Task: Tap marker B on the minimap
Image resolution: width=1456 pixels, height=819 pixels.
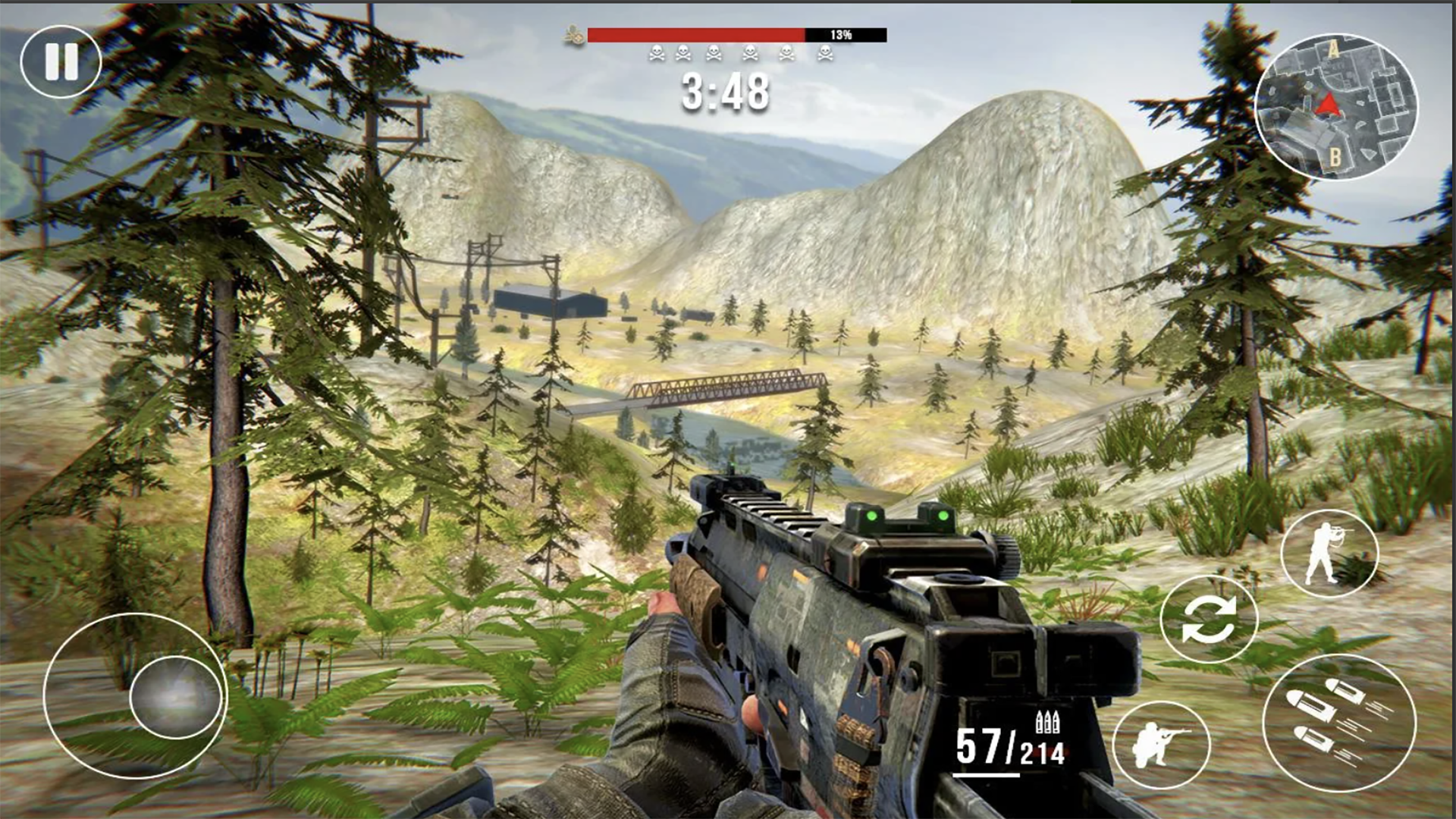Action: [1335, 157]
